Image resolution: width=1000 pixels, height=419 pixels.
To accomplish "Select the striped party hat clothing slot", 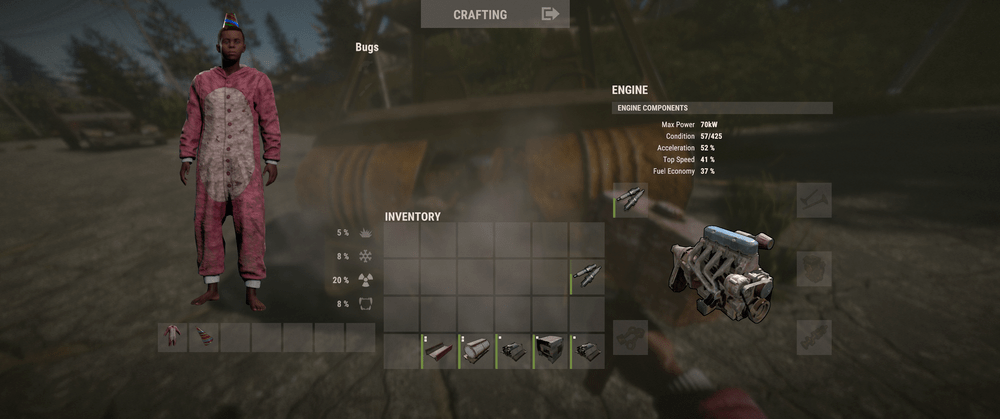I will [x=204, y=337].
